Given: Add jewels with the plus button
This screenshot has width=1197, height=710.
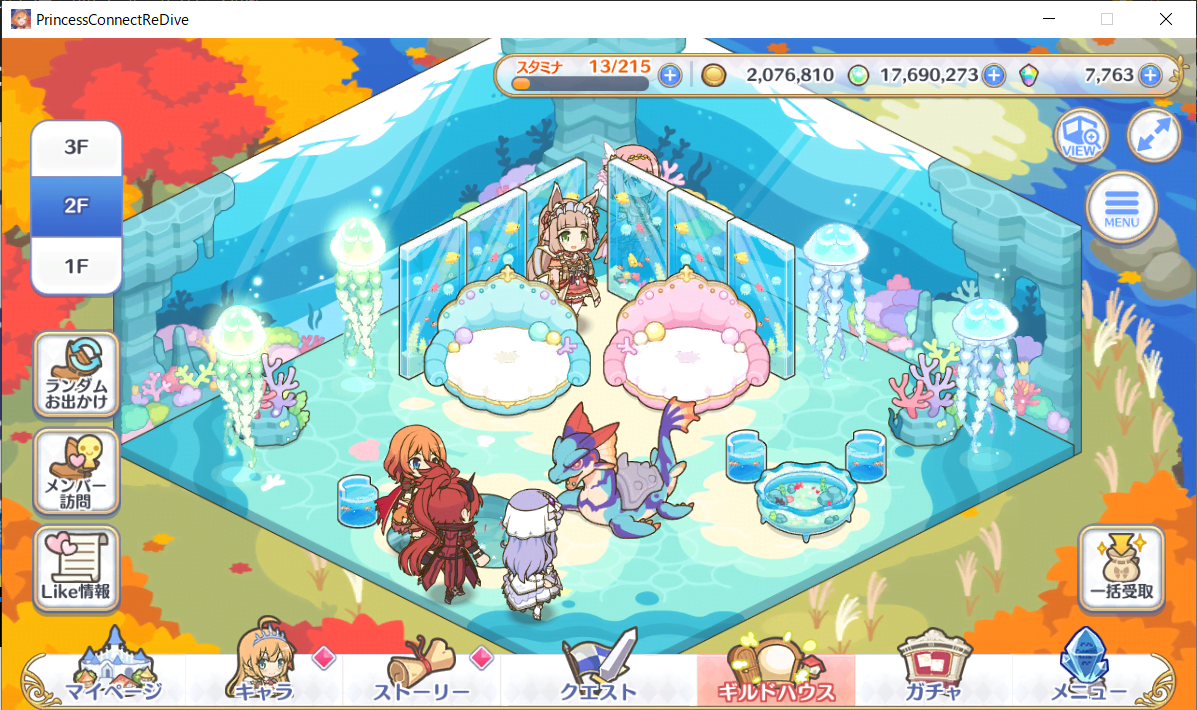Looking at the screenshot, I should [1150, 75].
